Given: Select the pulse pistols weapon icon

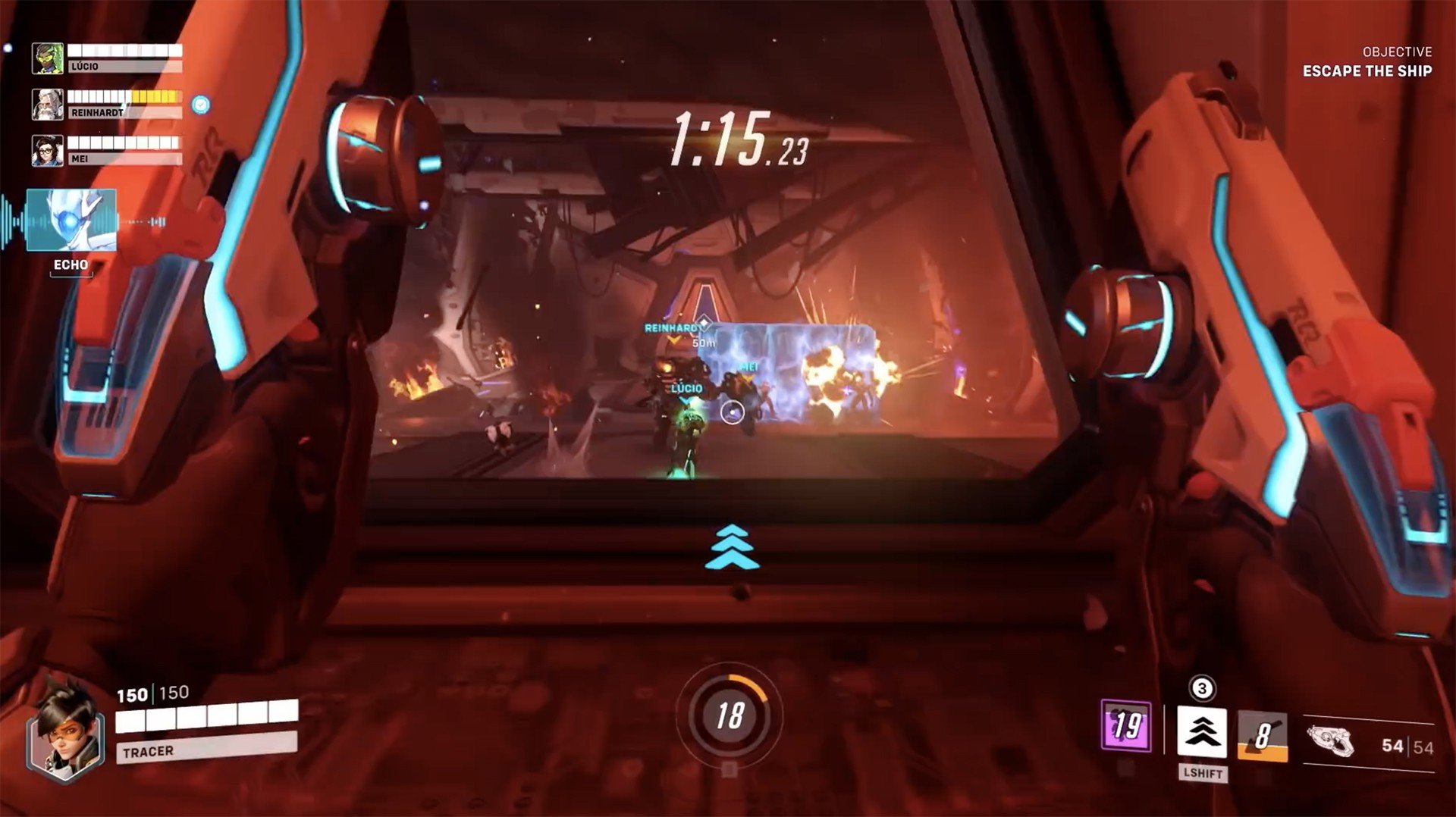Looking at the screenshot, I should [1331, 740].
